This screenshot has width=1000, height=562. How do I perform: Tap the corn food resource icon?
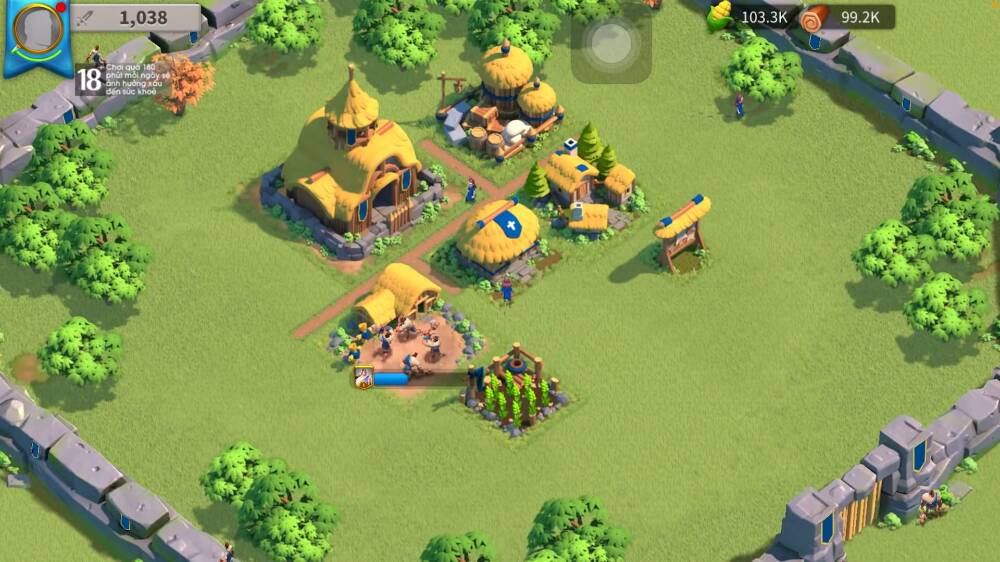point(719,16)
